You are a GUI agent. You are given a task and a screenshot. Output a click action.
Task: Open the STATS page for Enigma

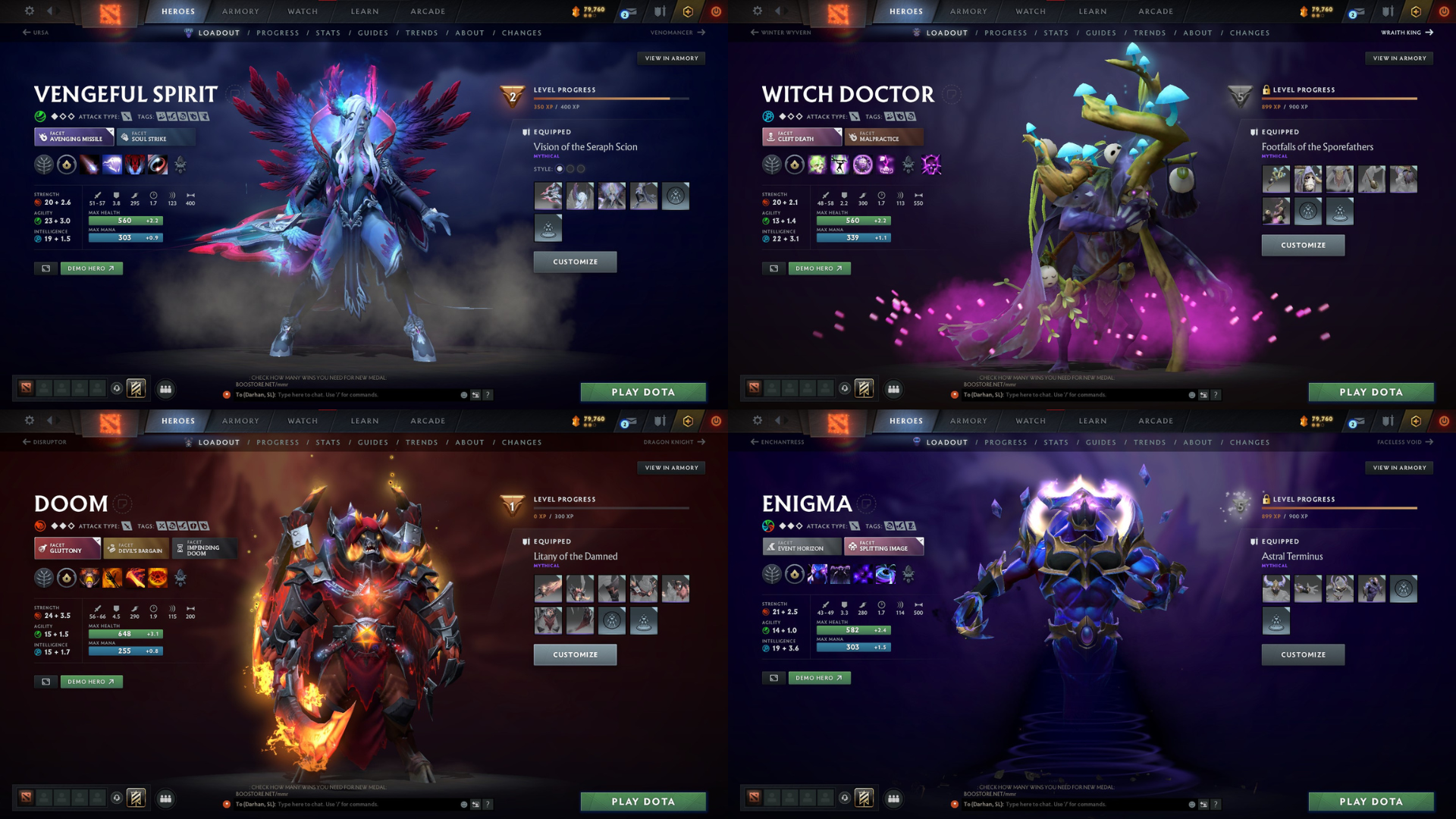(x=1056, y=442)
